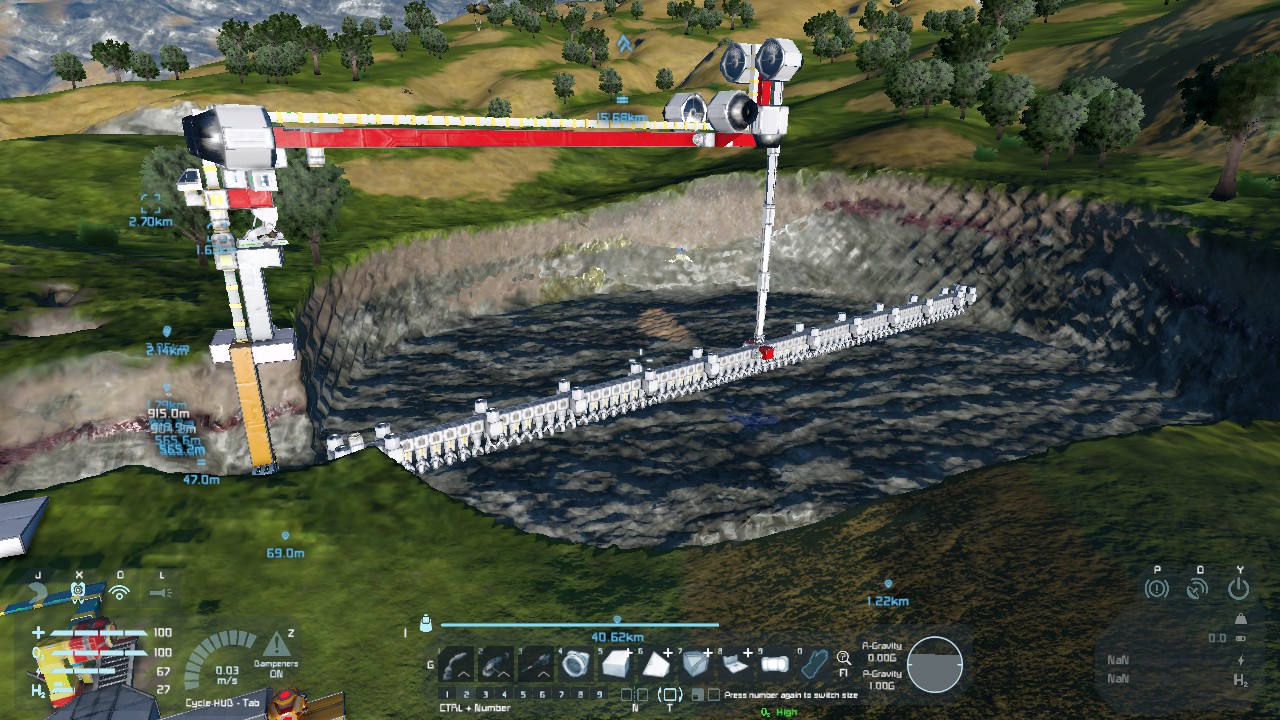
Task: Toggle the grid power icon
Action: coord(1239,588)
